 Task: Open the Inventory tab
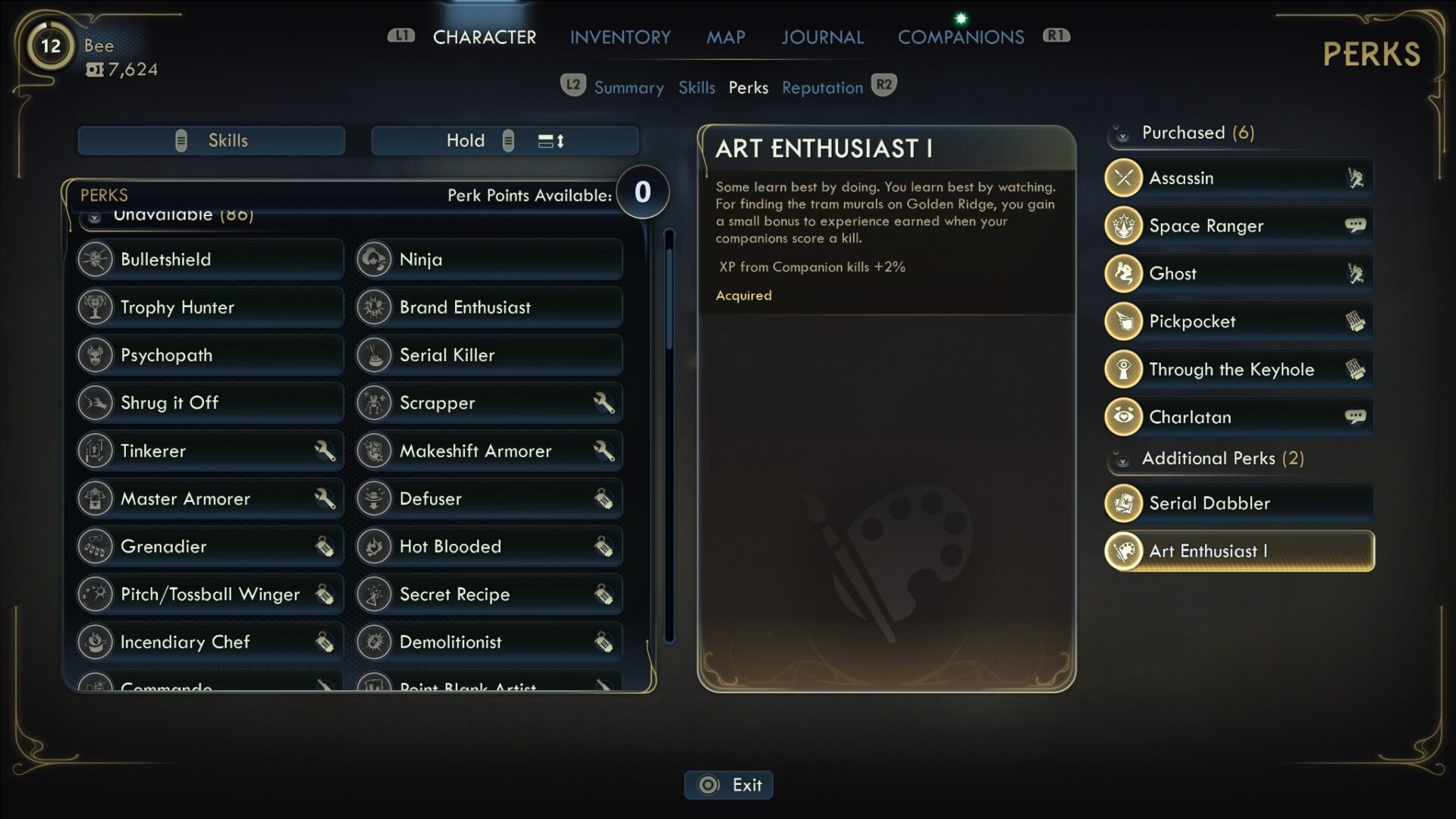click(x=620, y=37)
